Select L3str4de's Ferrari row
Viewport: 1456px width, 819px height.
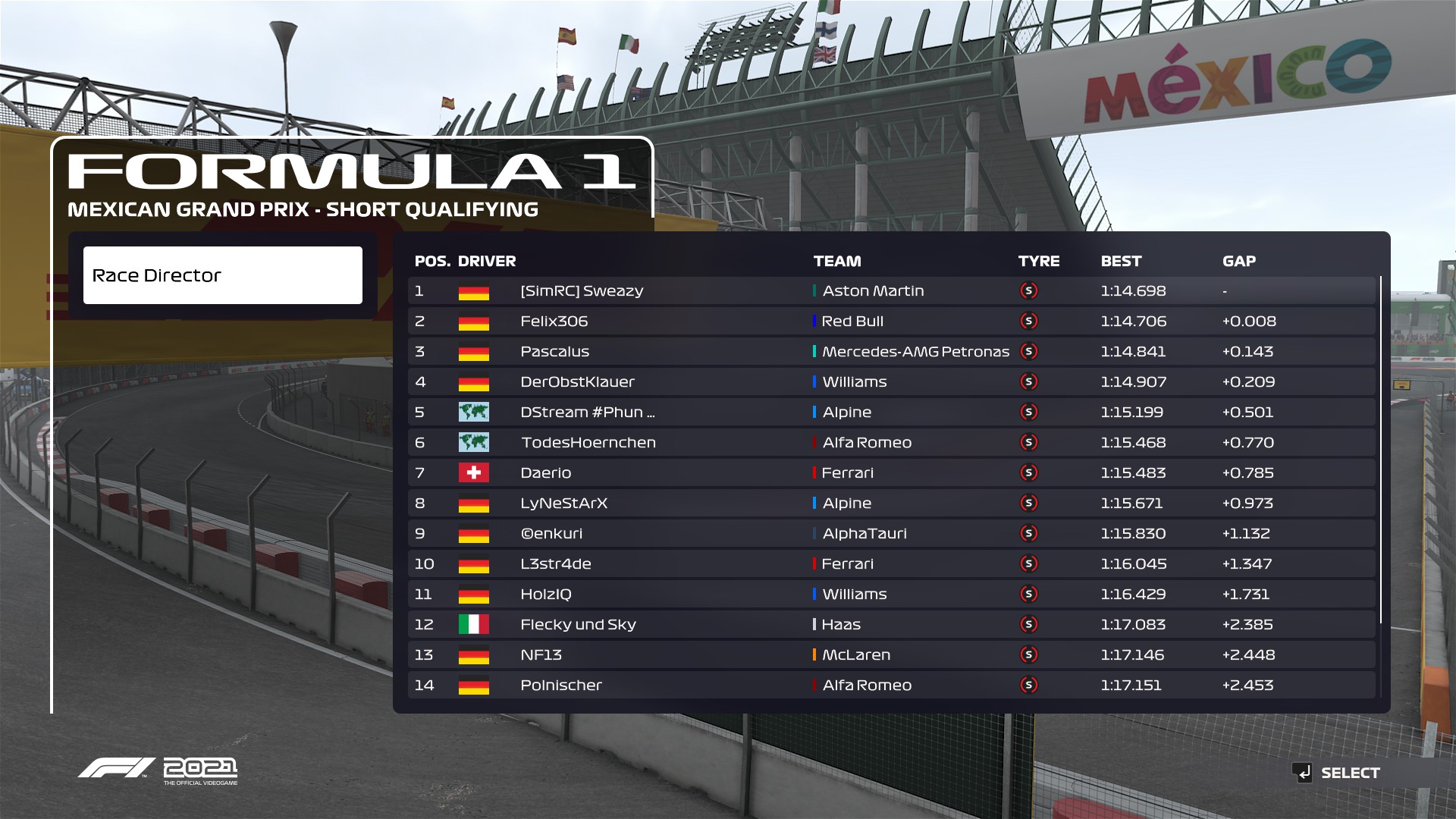pos(891,564)
